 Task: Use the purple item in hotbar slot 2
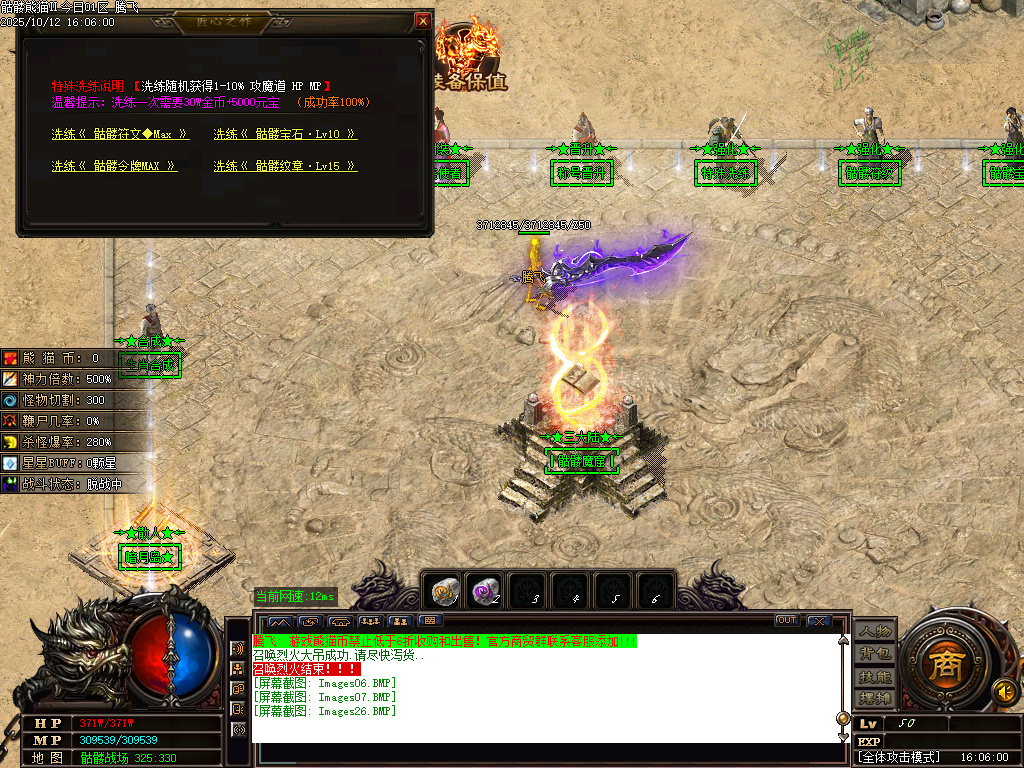[487, 592]
